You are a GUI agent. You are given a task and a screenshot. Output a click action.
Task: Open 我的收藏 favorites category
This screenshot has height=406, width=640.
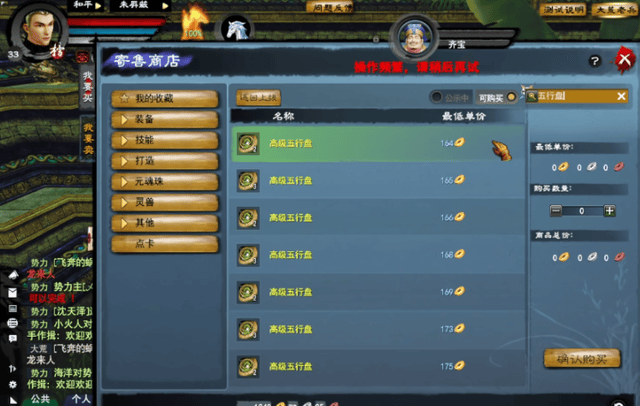pyautogui.click(x=164, y=98)
